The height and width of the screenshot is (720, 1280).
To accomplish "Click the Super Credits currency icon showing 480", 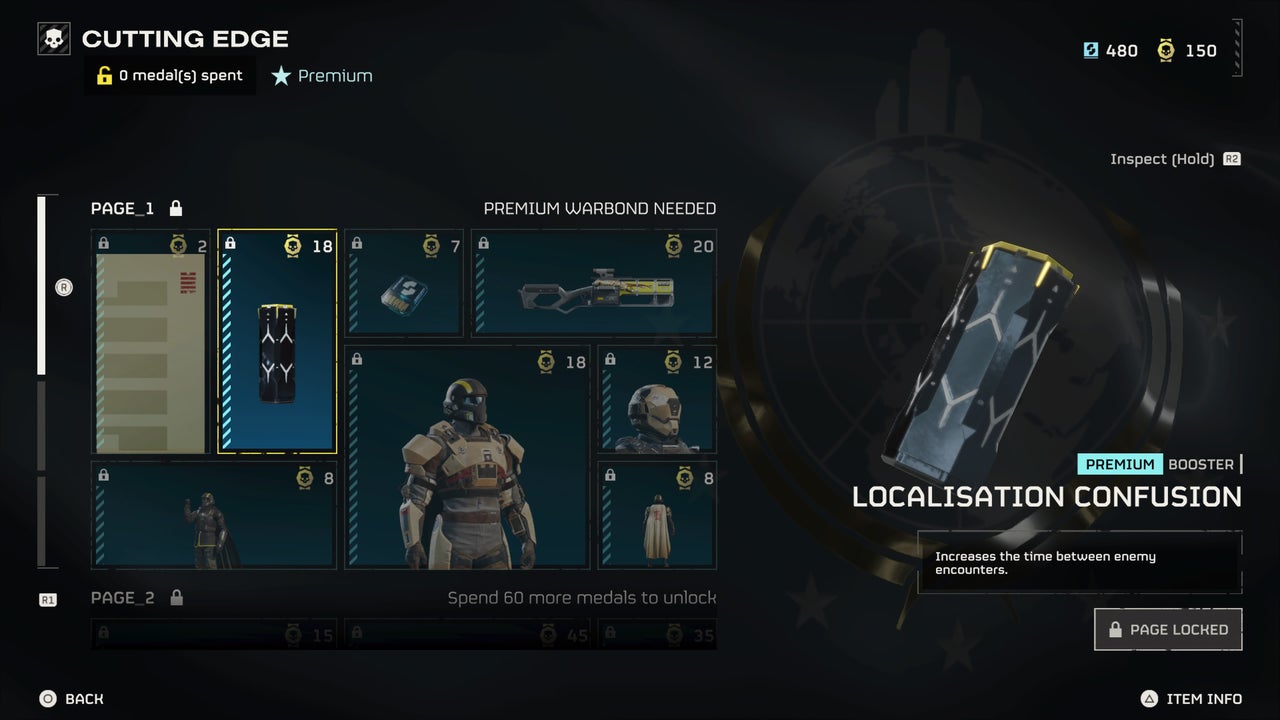I will [x=1090, y=50].
